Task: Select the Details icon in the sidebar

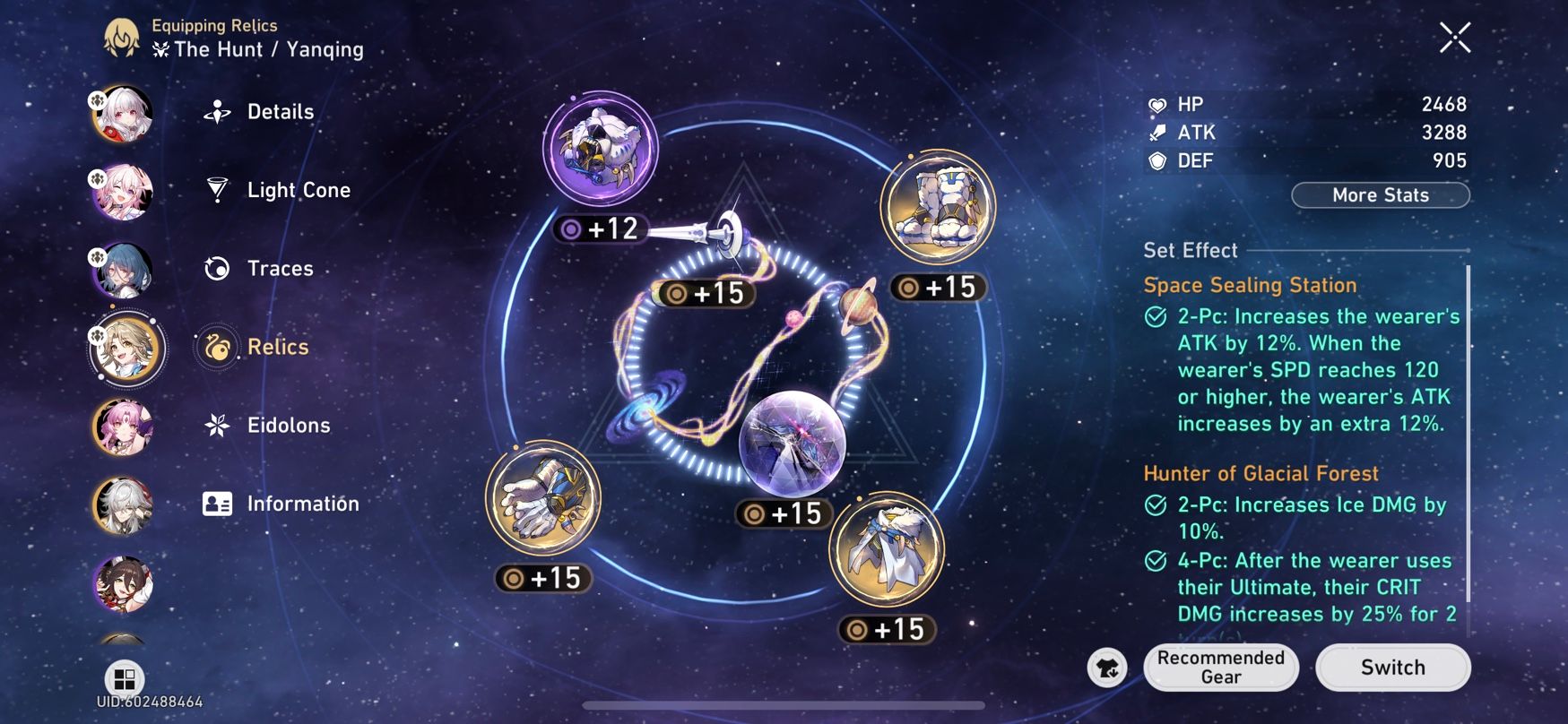Action: (x=214, y=111)
